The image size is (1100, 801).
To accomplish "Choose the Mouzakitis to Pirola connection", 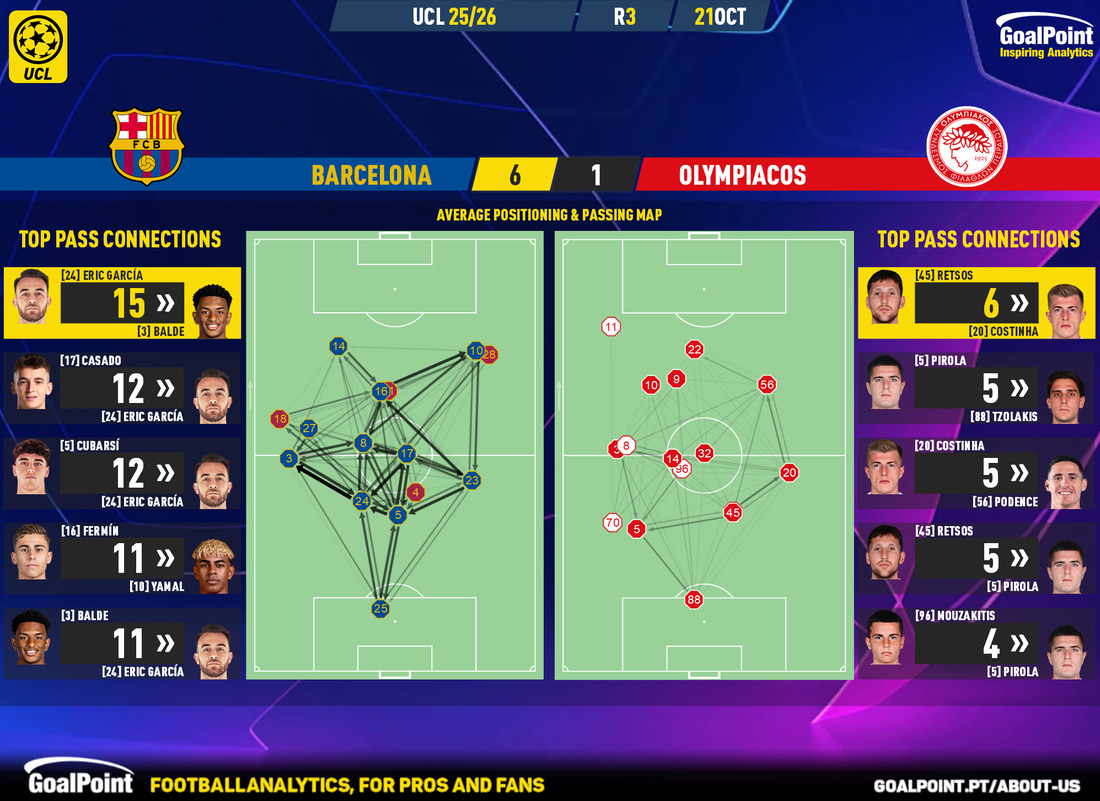I will tap(976, 643).
